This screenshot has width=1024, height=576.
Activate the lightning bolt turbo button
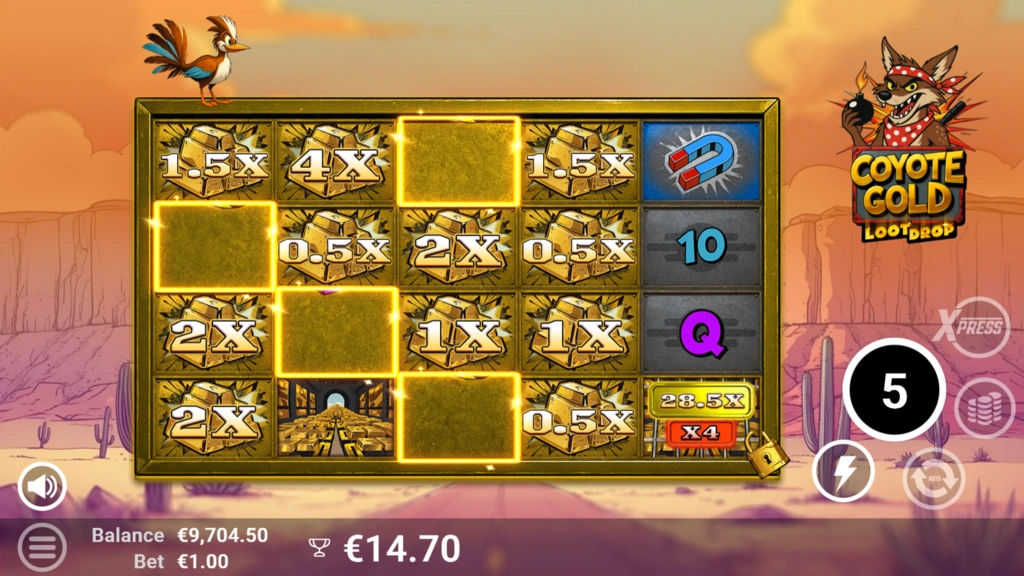[842, 471]
